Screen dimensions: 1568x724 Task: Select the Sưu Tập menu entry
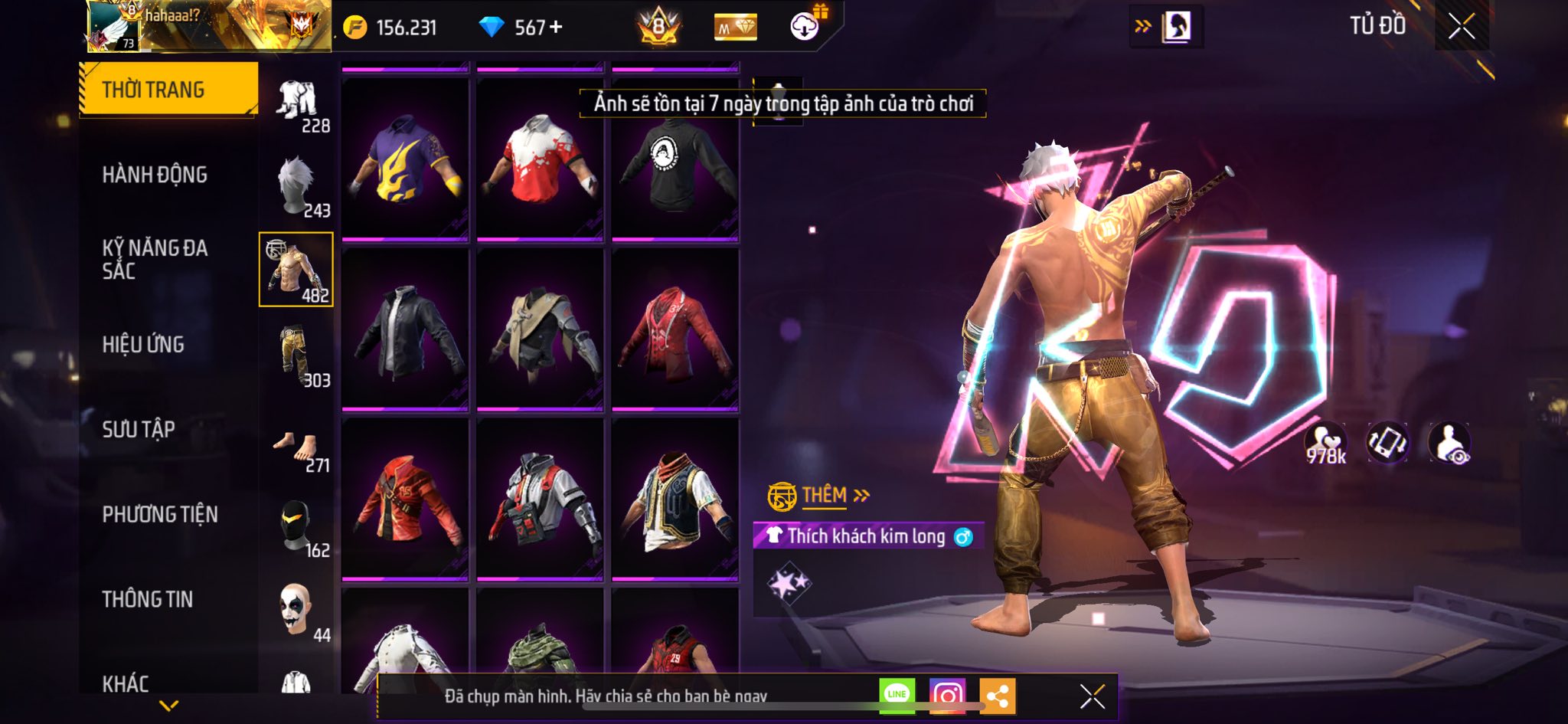(x=139, y=429)
